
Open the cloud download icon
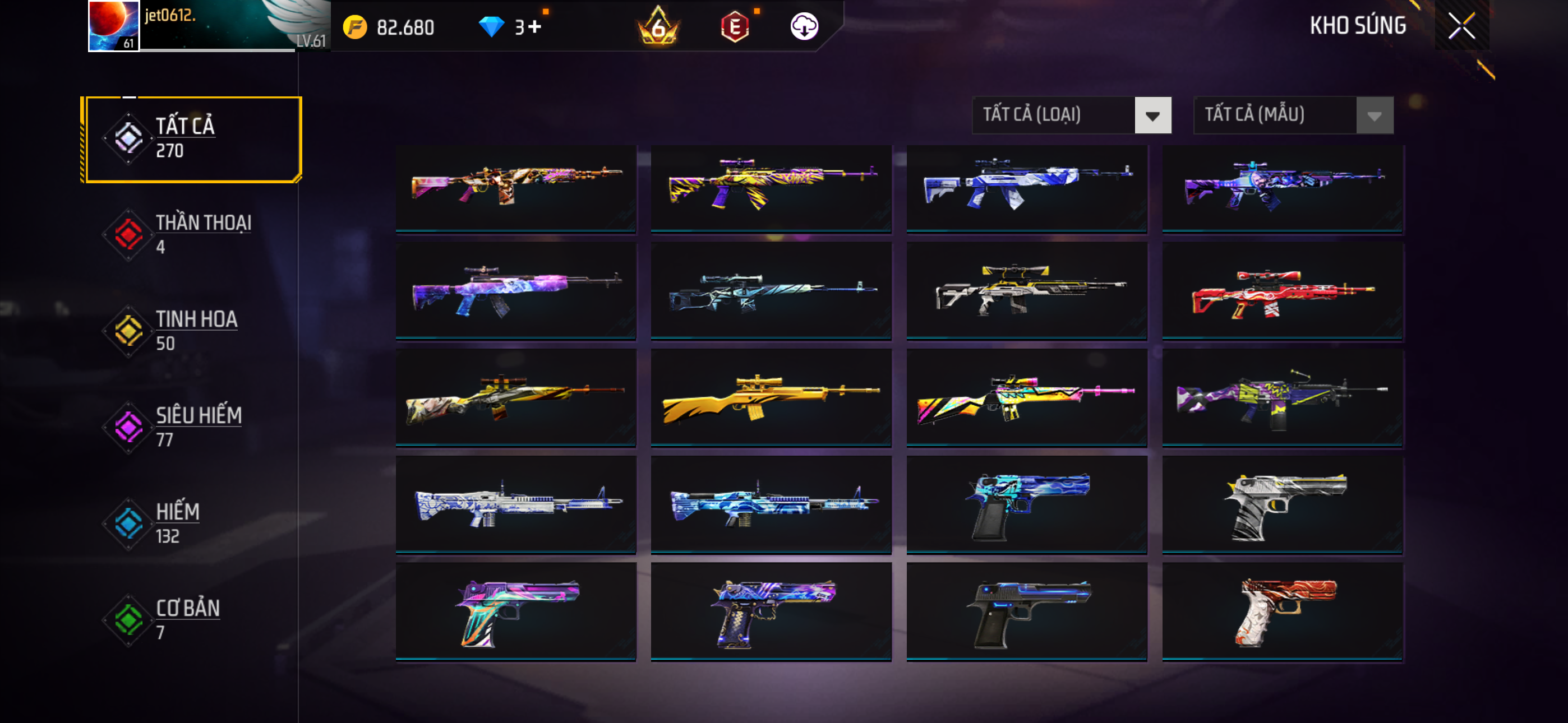point(804,27)
